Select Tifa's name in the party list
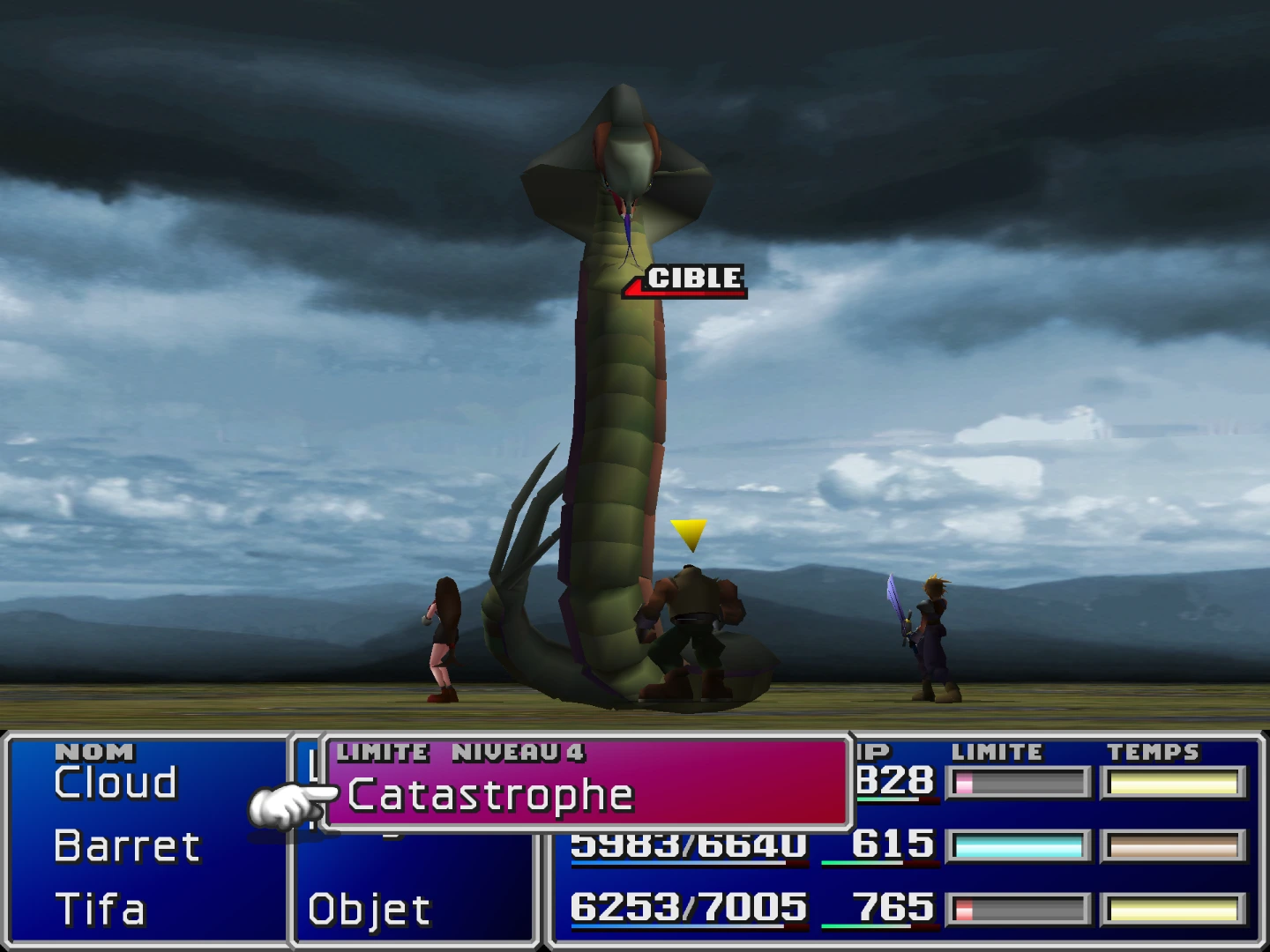 (x=99, y=908)
